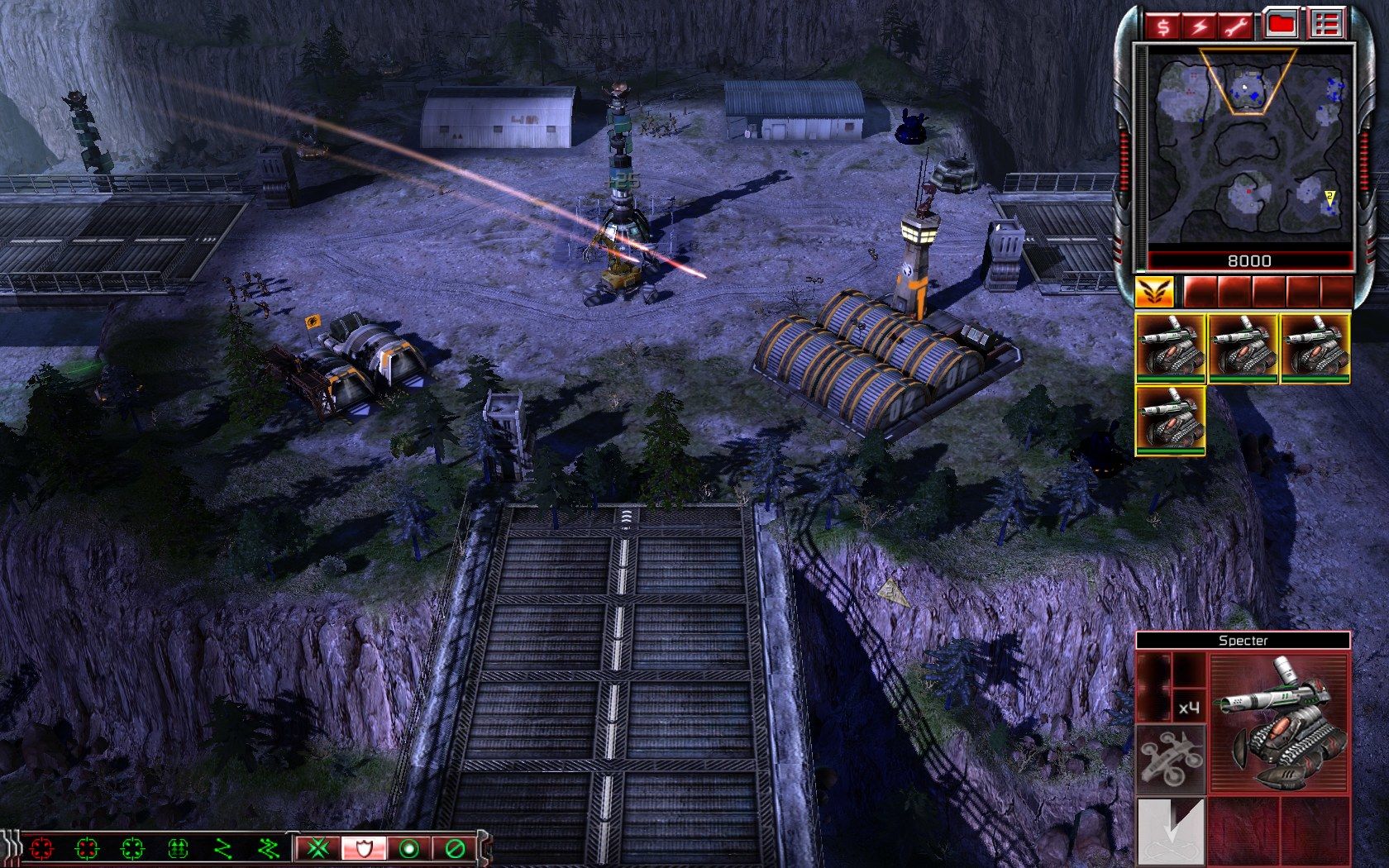Click the all-green crosshair command icon

[x=132, y=848]
